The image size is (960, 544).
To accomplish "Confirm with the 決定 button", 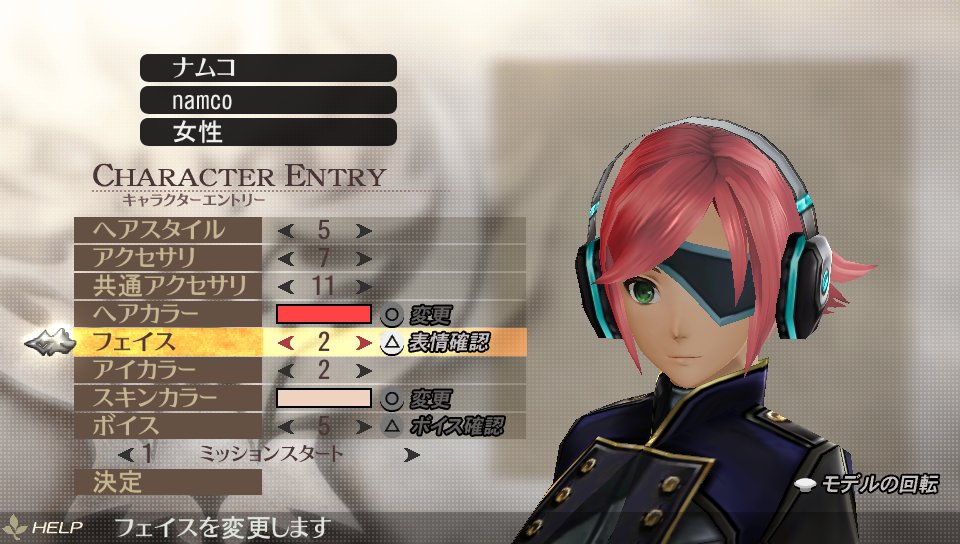I will (168, 482).
